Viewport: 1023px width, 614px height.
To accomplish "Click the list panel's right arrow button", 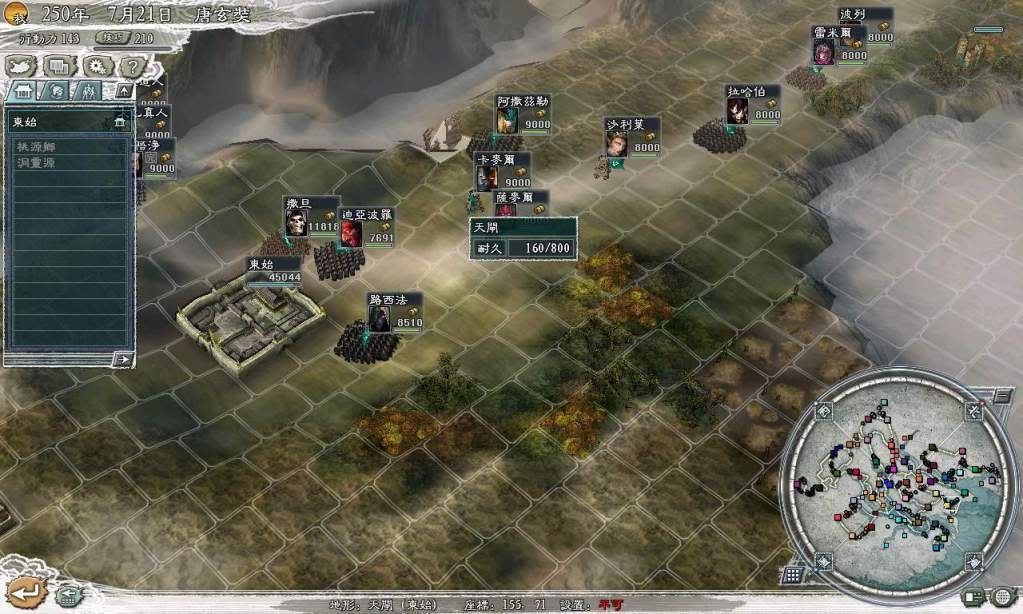I will (x=123, y=358).
